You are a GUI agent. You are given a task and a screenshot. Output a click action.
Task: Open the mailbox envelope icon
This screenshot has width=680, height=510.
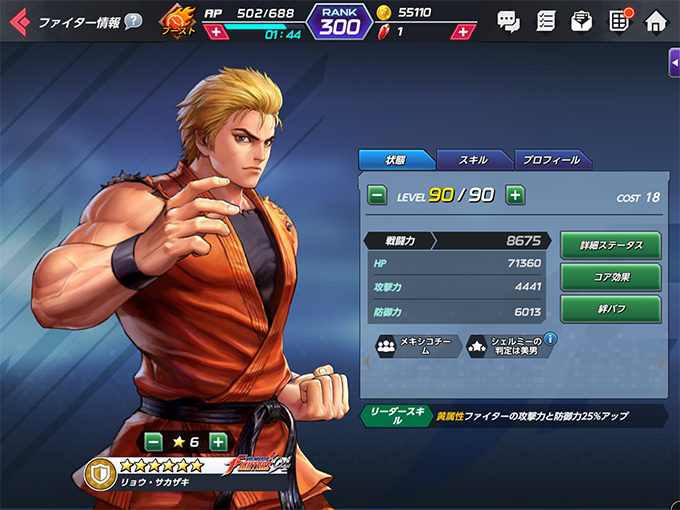point(581,20)
